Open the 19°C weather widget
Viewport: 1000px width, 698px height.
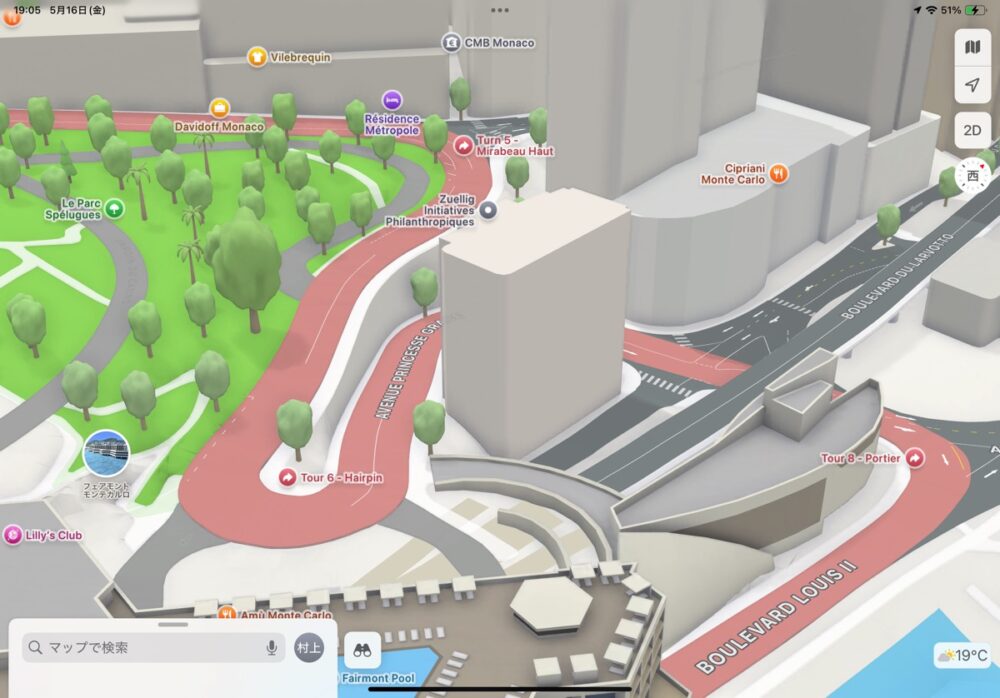(962, 656)
